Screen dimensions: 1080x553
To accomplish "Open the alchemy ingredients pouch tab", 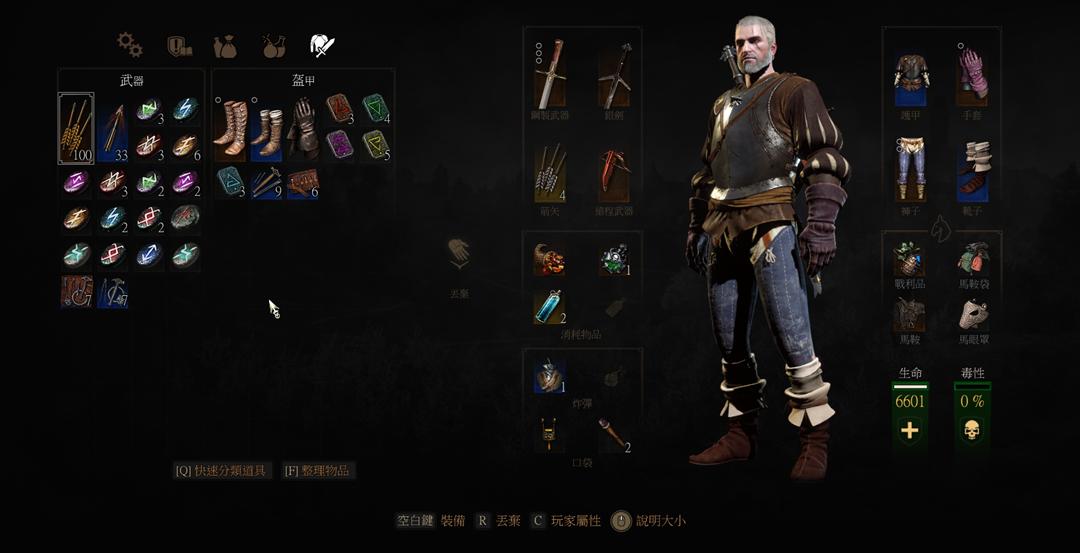I will coord(225,46).
